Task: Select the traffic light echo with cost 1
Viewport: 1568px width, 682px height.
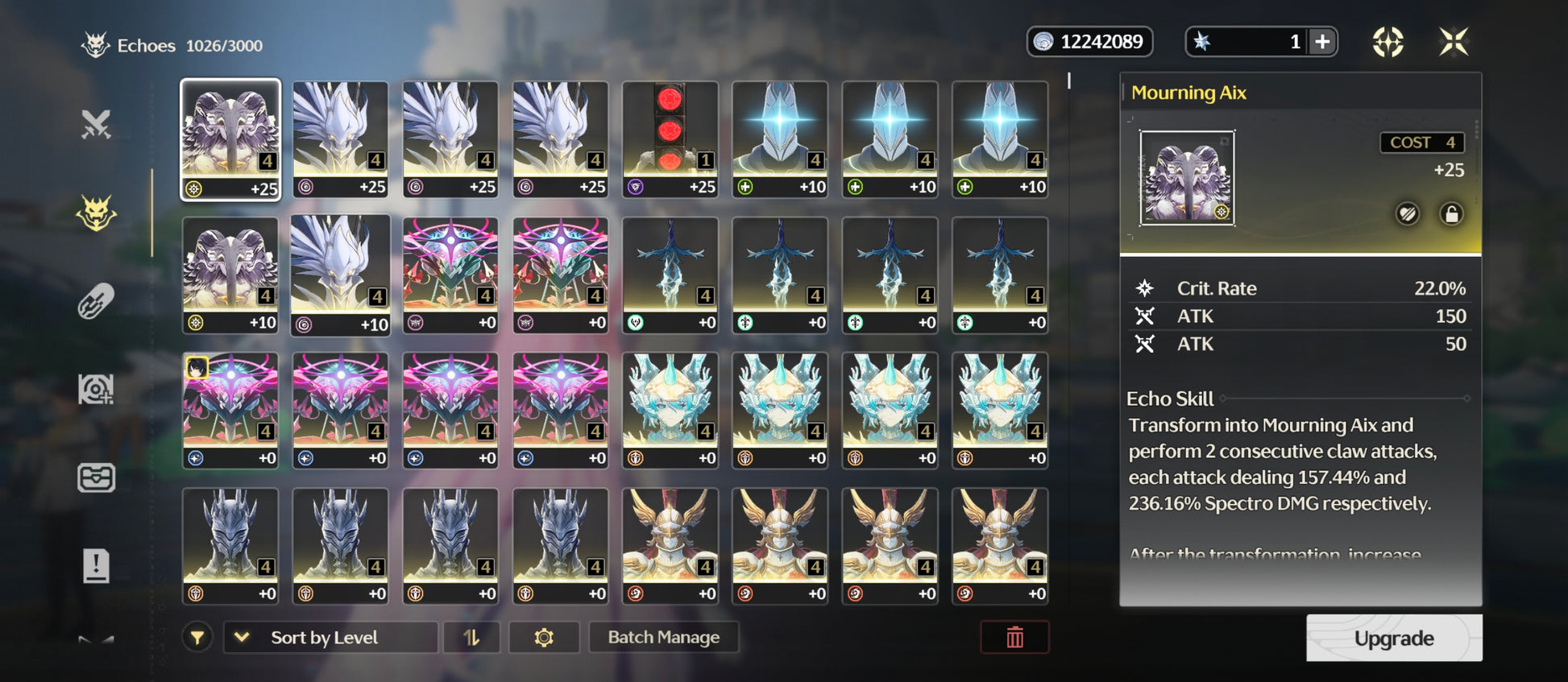Action: [x=670, y=138]
